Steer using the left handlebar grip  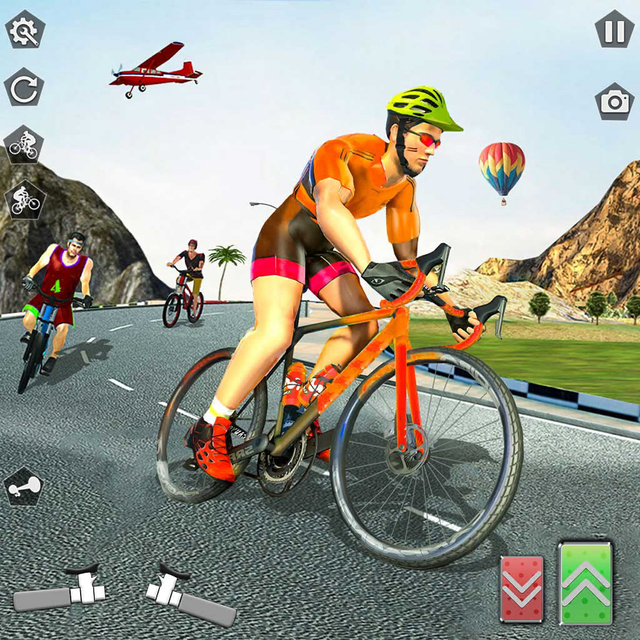(x=59, y=593)
